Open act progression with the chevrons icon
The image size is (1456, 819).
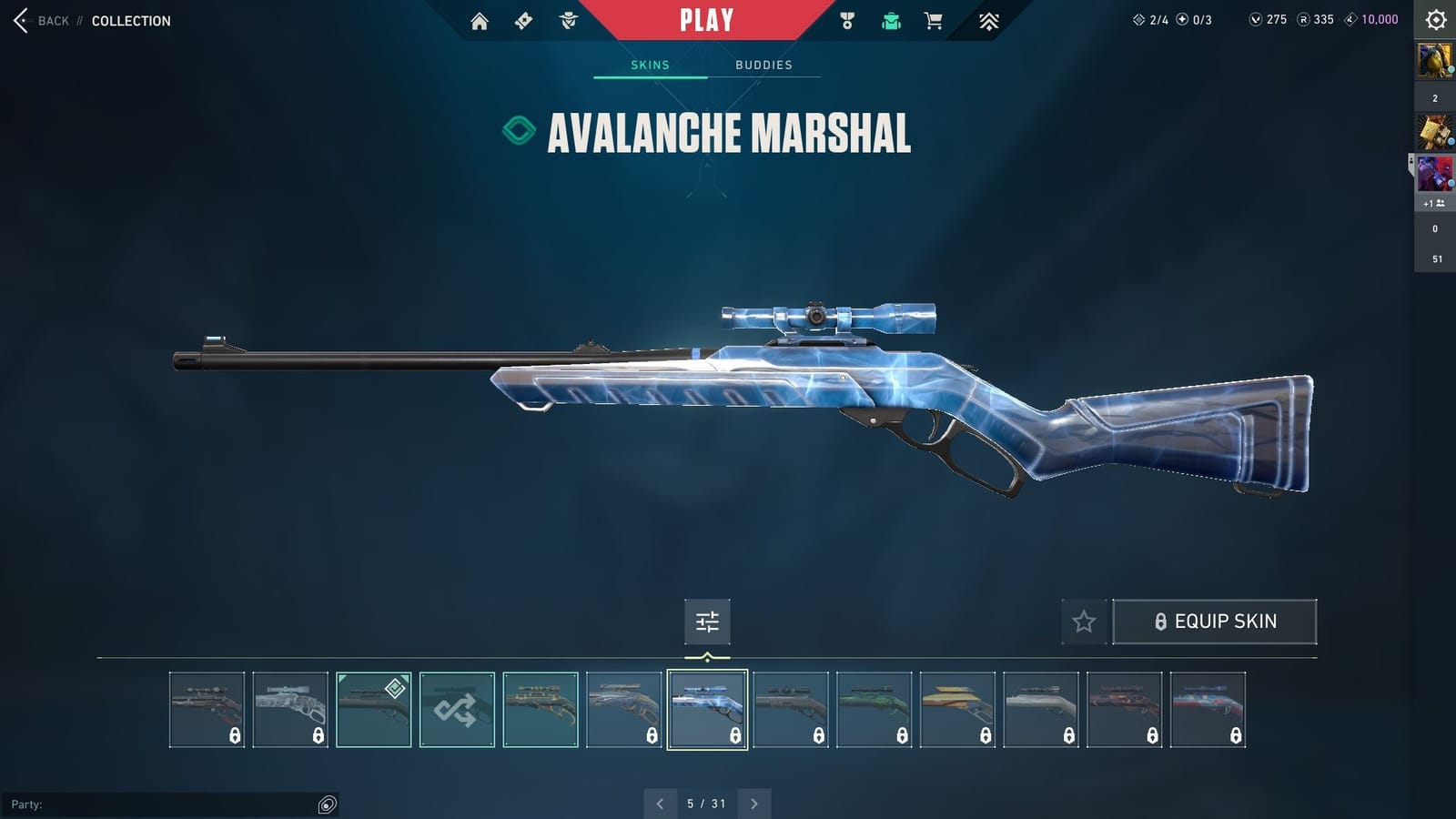[x=988, y=20]
